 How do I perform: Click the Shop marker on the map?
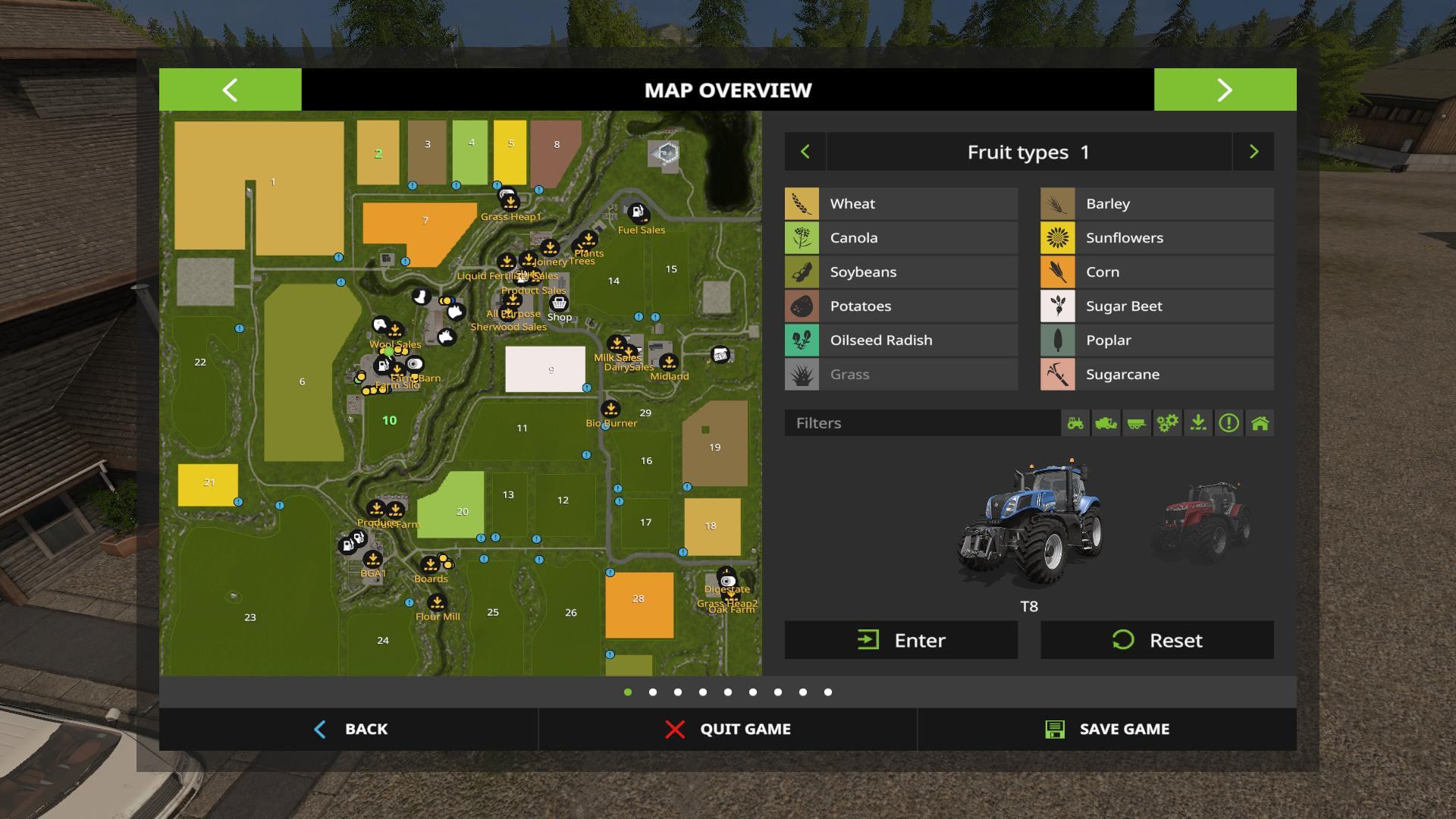point(559,303)
